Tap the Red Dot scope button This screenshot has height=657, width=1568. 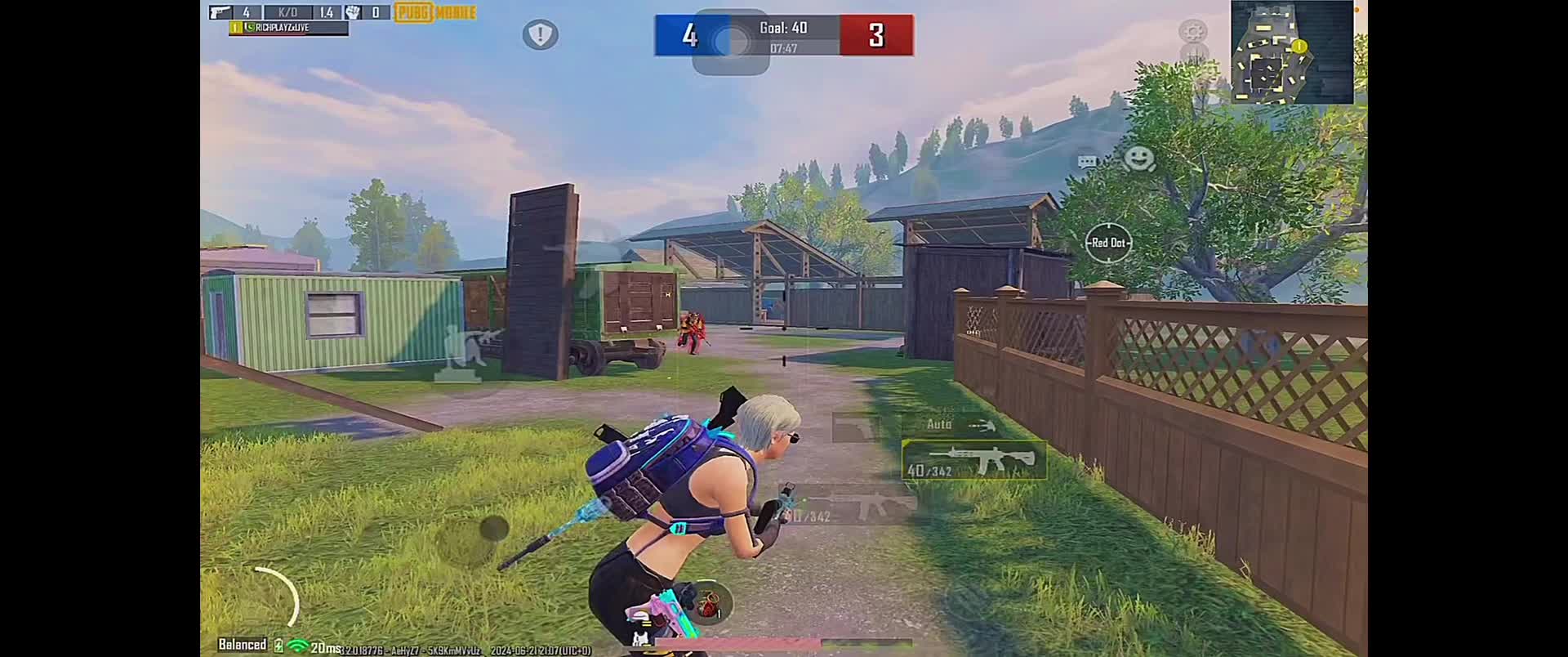1108,243
